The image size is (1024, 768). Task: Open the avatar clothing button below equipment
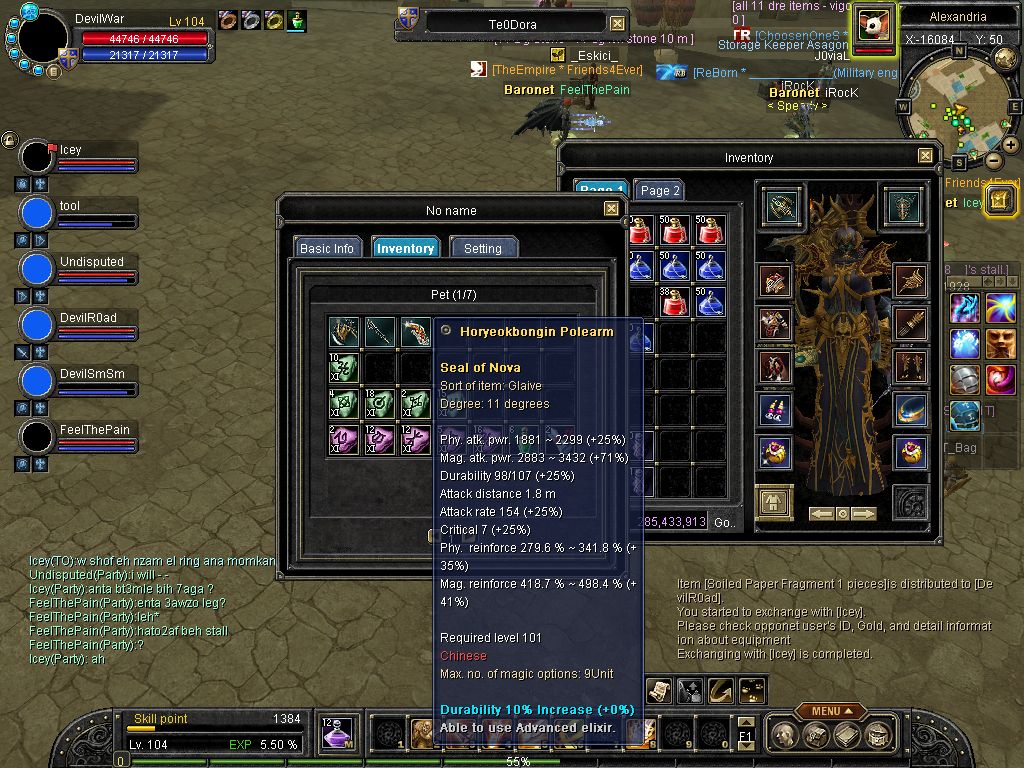pos(774,502)
